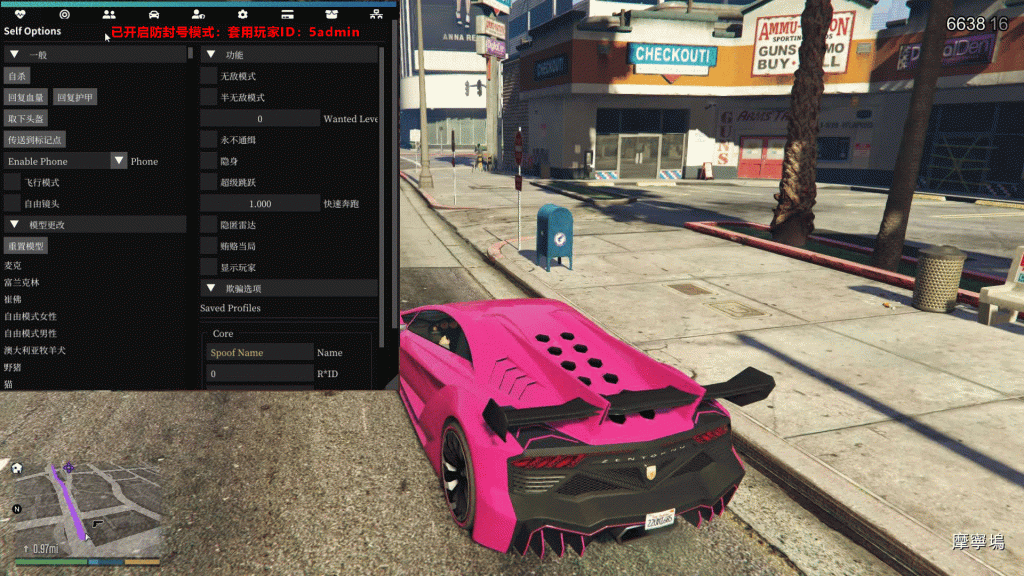Open the vehicle tab with the car icon
Viewport: 1024px width, 576px height.
[x=153, y=15]
